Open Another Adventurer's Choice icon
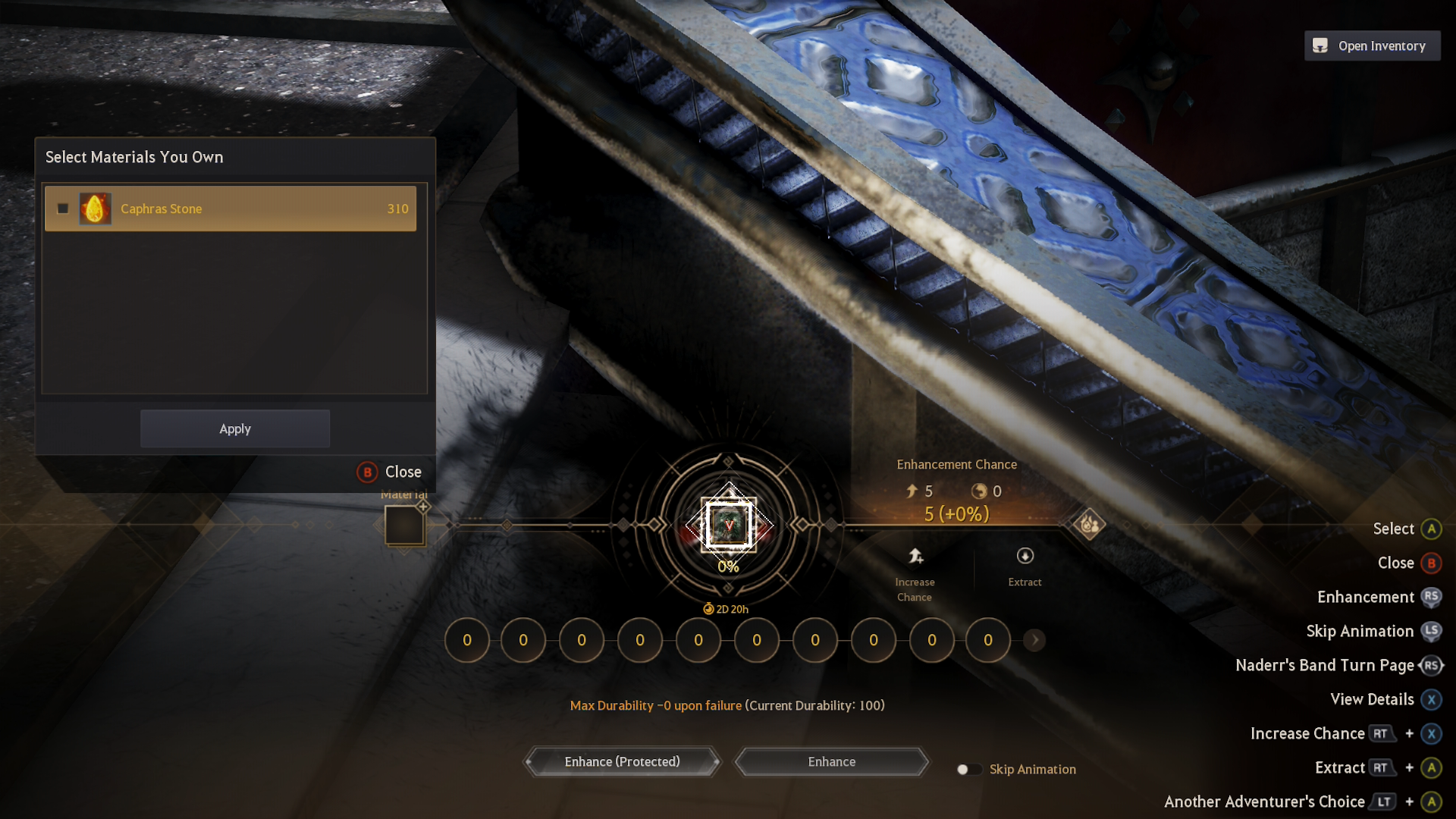The image size is (1456, 819). point(1089,524)
